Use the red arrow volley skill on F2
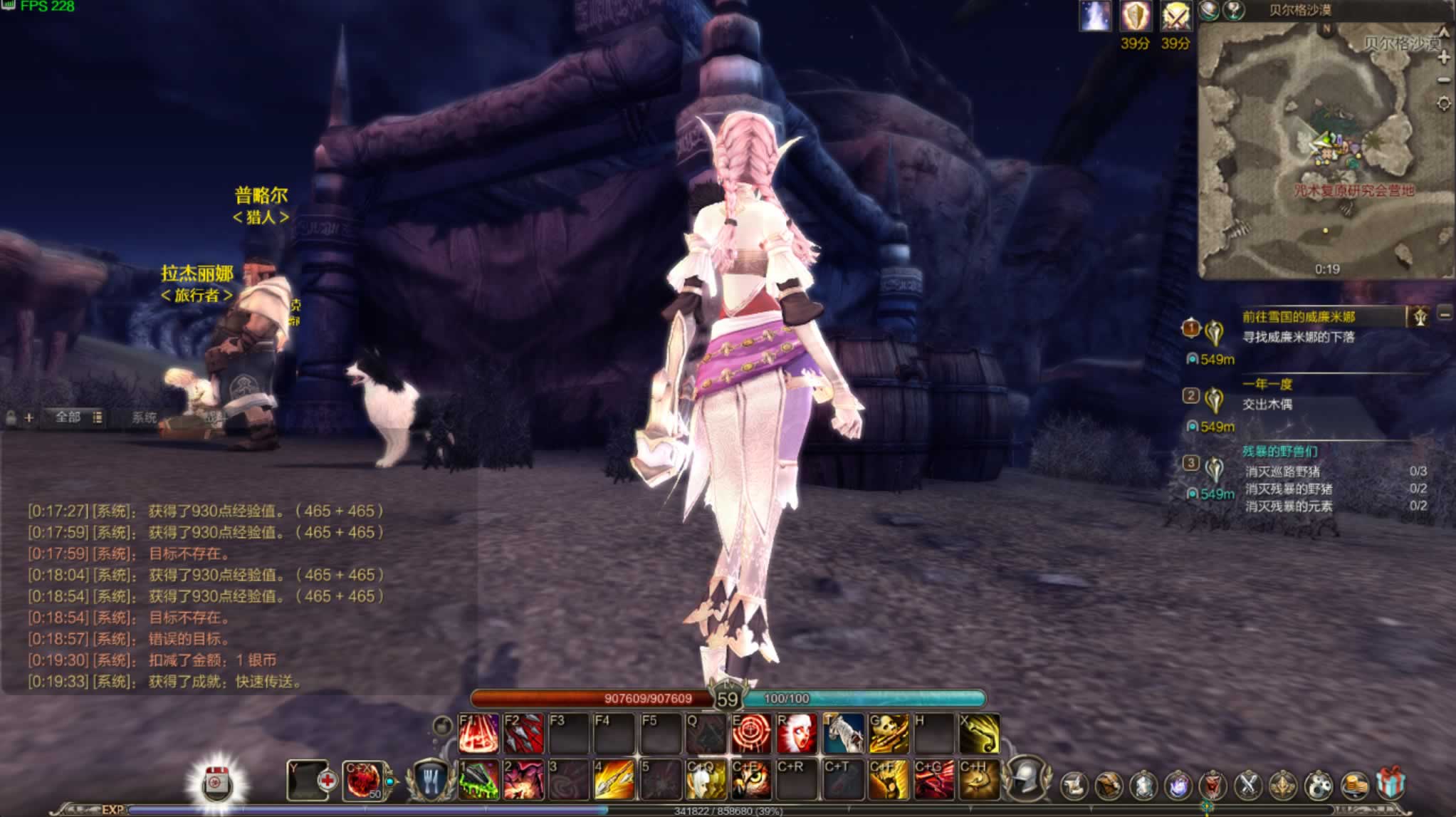The width and height of the screenshot is (1456, 817). (523, 734)
